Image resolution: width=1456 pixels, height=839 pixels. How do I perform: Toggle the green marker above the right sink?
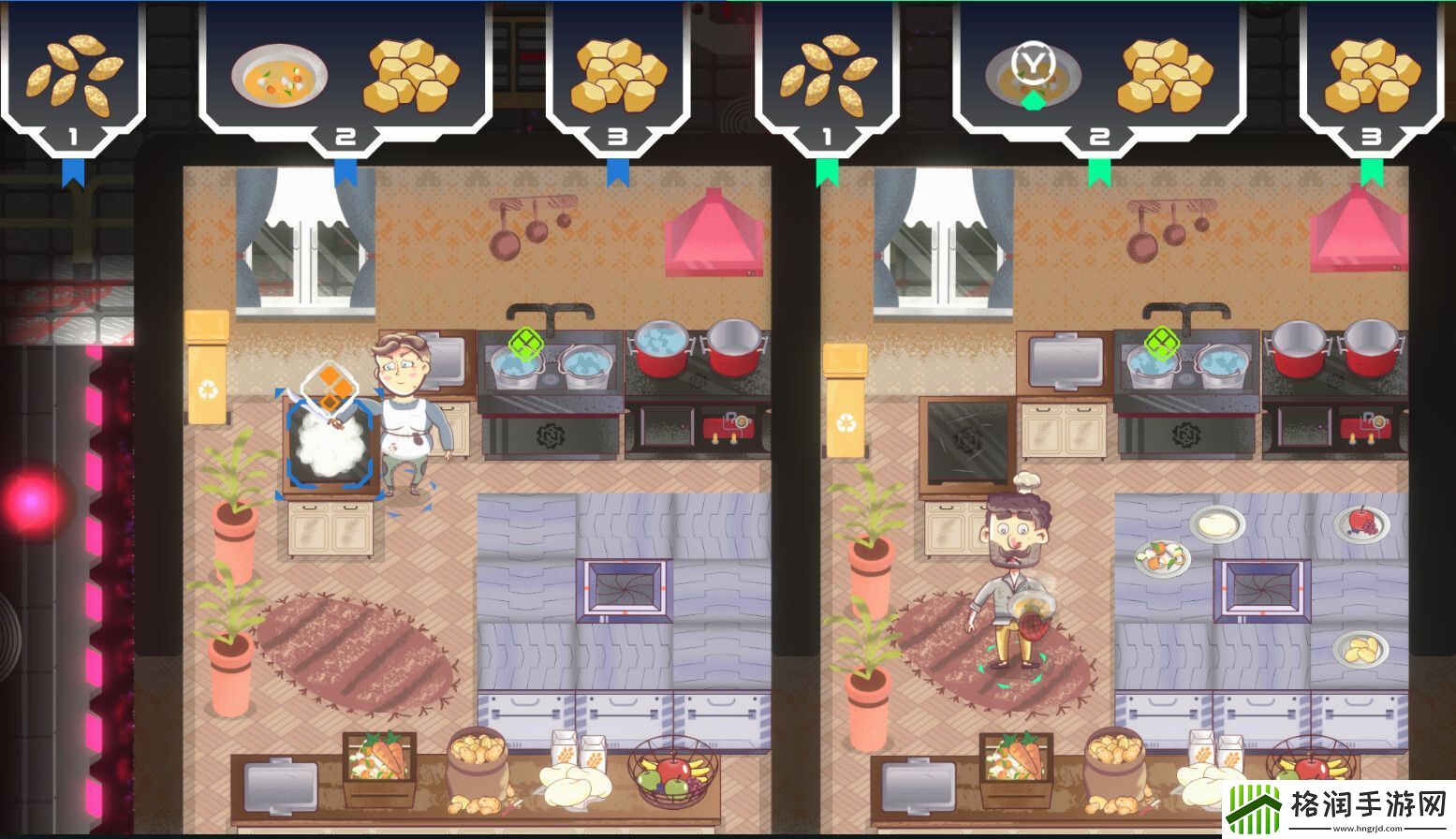pos(1159,340)
